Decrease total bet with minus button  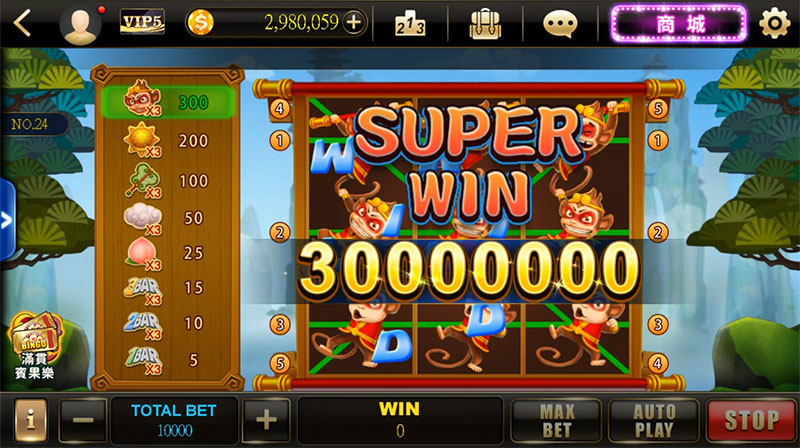(x=85, y=420)
